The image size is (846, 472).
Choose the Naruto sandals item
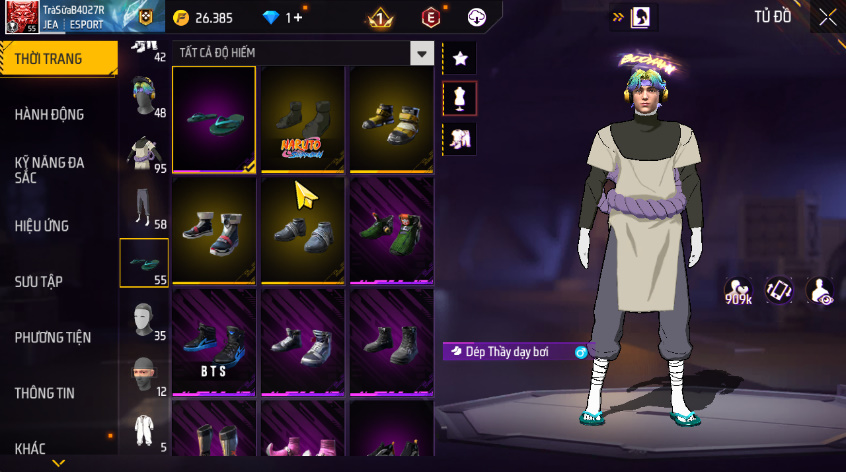click(302, 119)
